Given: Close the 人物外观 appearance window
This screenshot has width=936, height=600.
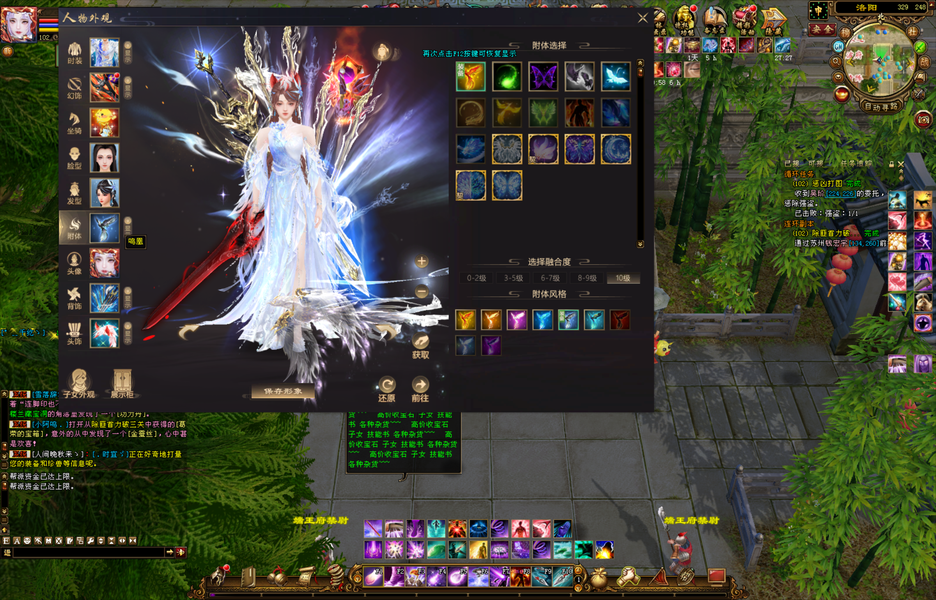Looking at the screenshot, I should point(643,17).
